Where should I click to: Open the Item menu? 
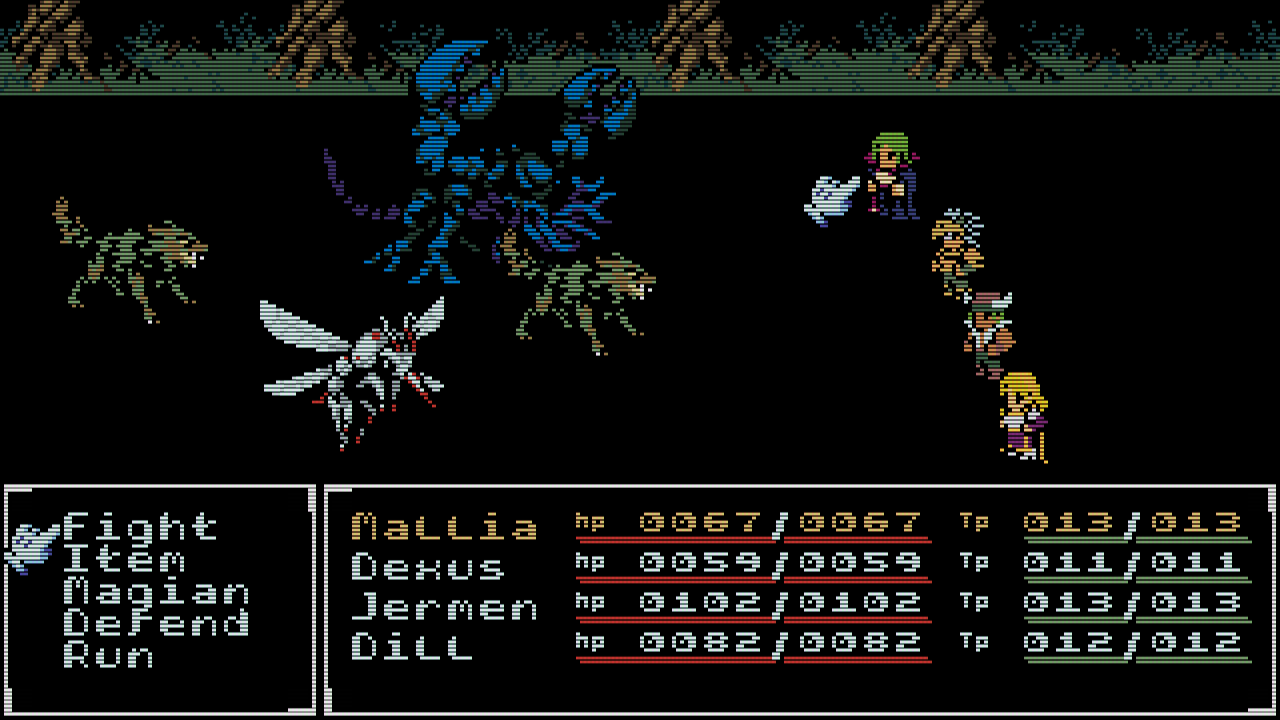pos(125,560)
